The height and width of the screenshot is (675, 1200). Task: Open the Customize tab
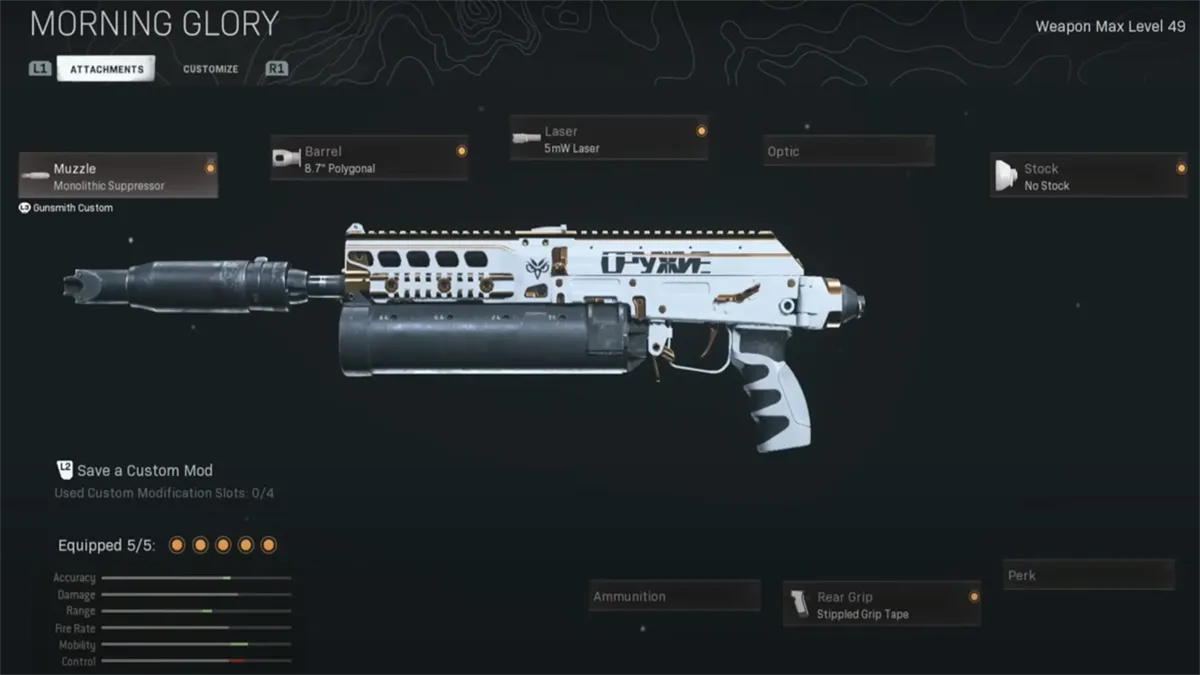click(x=210, y=69)
